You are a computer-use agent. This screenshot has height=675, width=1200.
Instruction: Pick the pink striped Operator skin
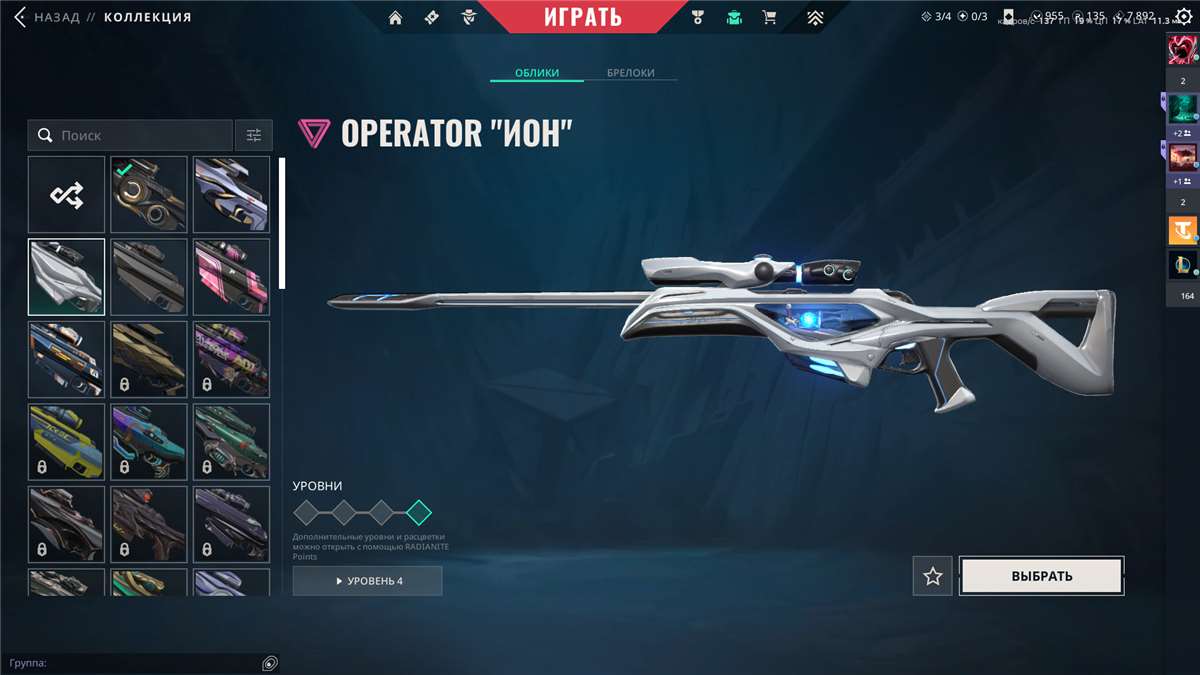coord(231,277)
